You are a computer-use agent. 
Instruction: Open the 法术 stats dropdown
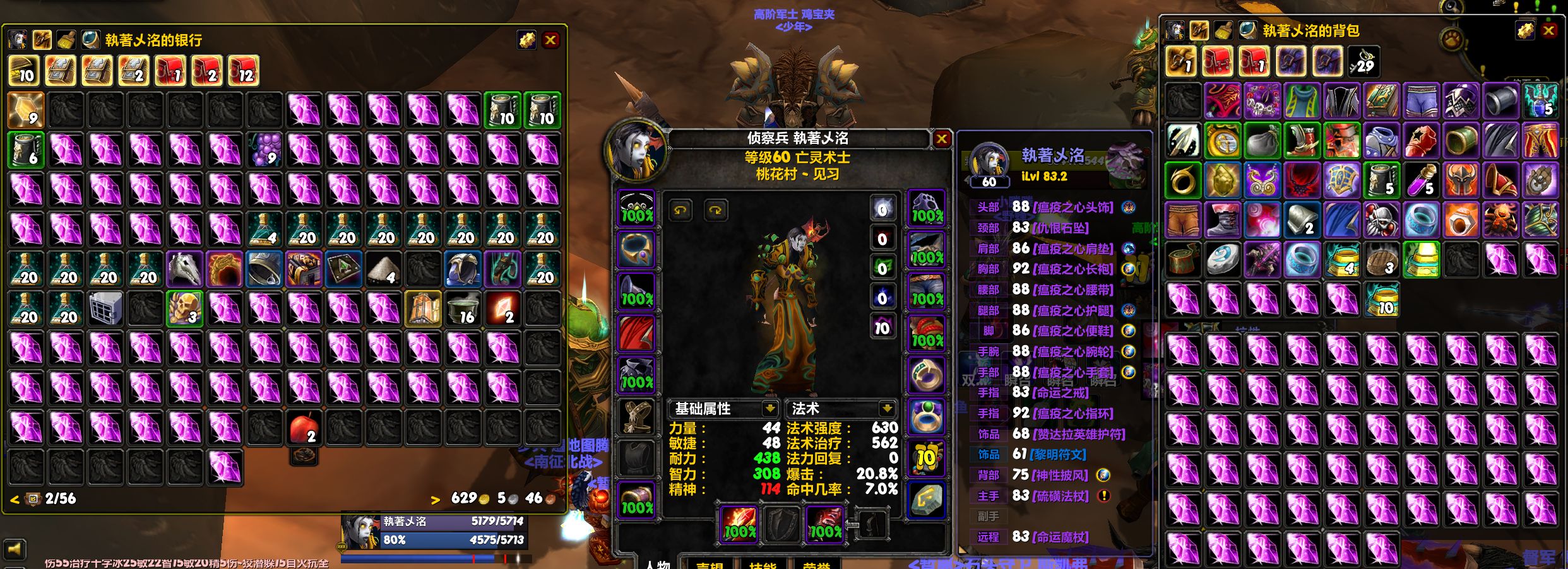(887, 408)
